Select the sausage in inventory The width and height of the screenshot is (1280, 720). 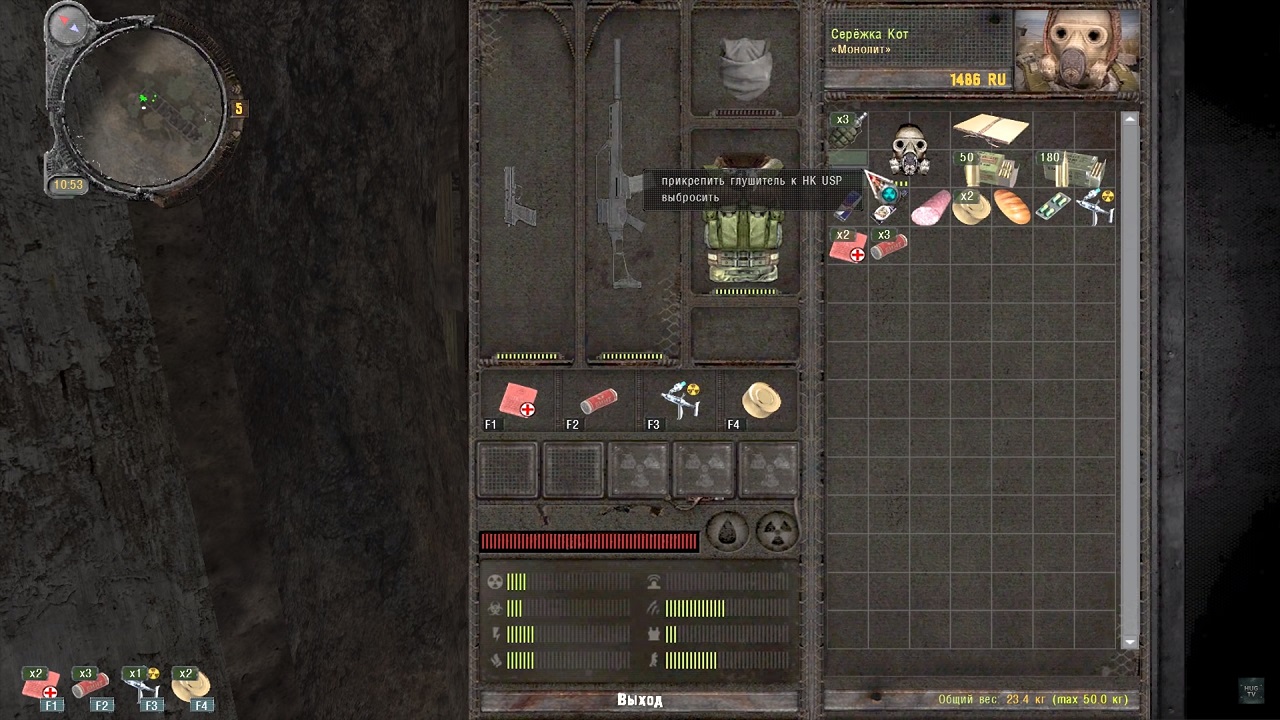click(930, 208)
